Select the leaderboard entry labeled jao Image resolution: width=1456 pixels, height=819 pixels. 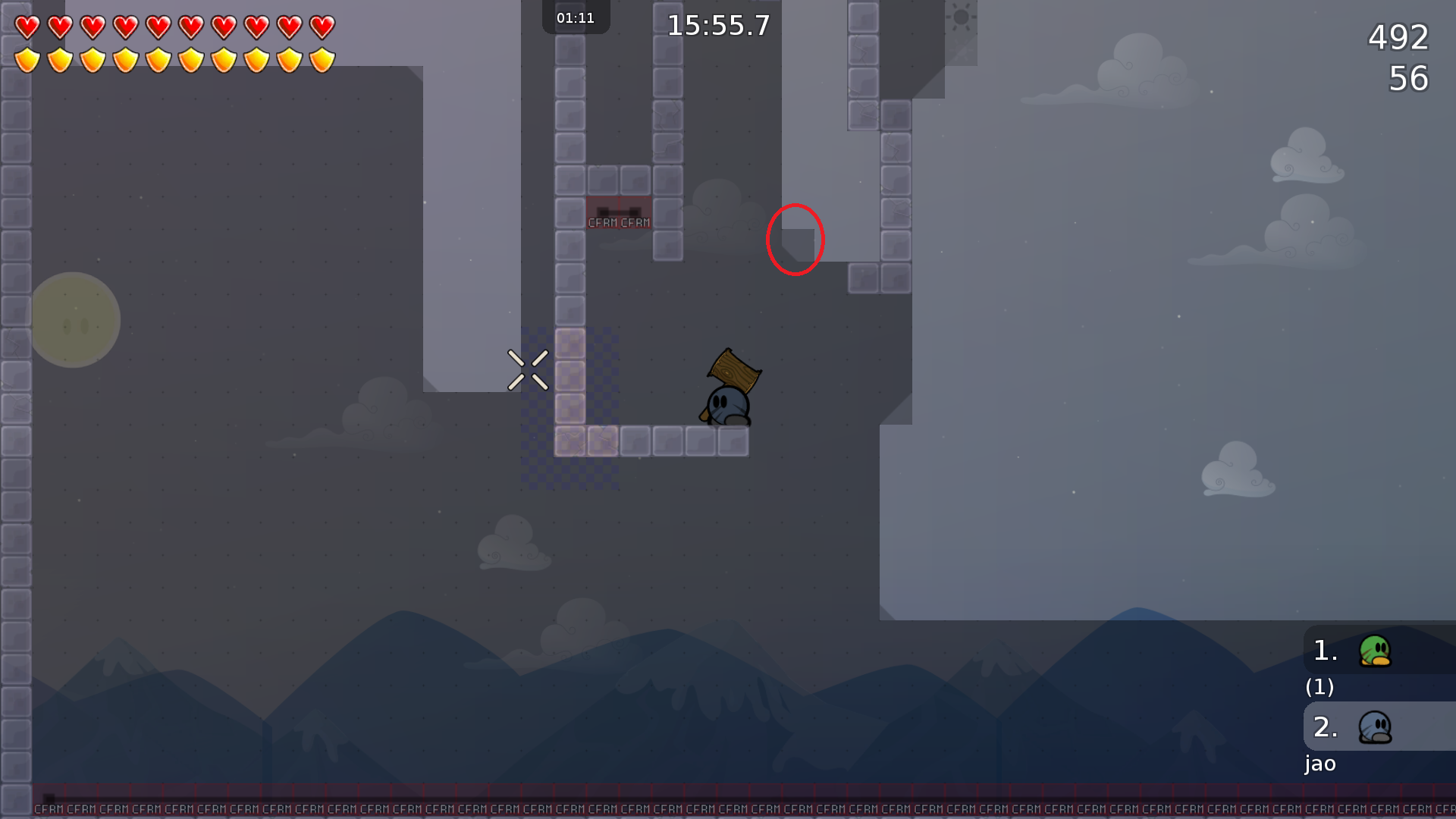(x=1321, y=764)
